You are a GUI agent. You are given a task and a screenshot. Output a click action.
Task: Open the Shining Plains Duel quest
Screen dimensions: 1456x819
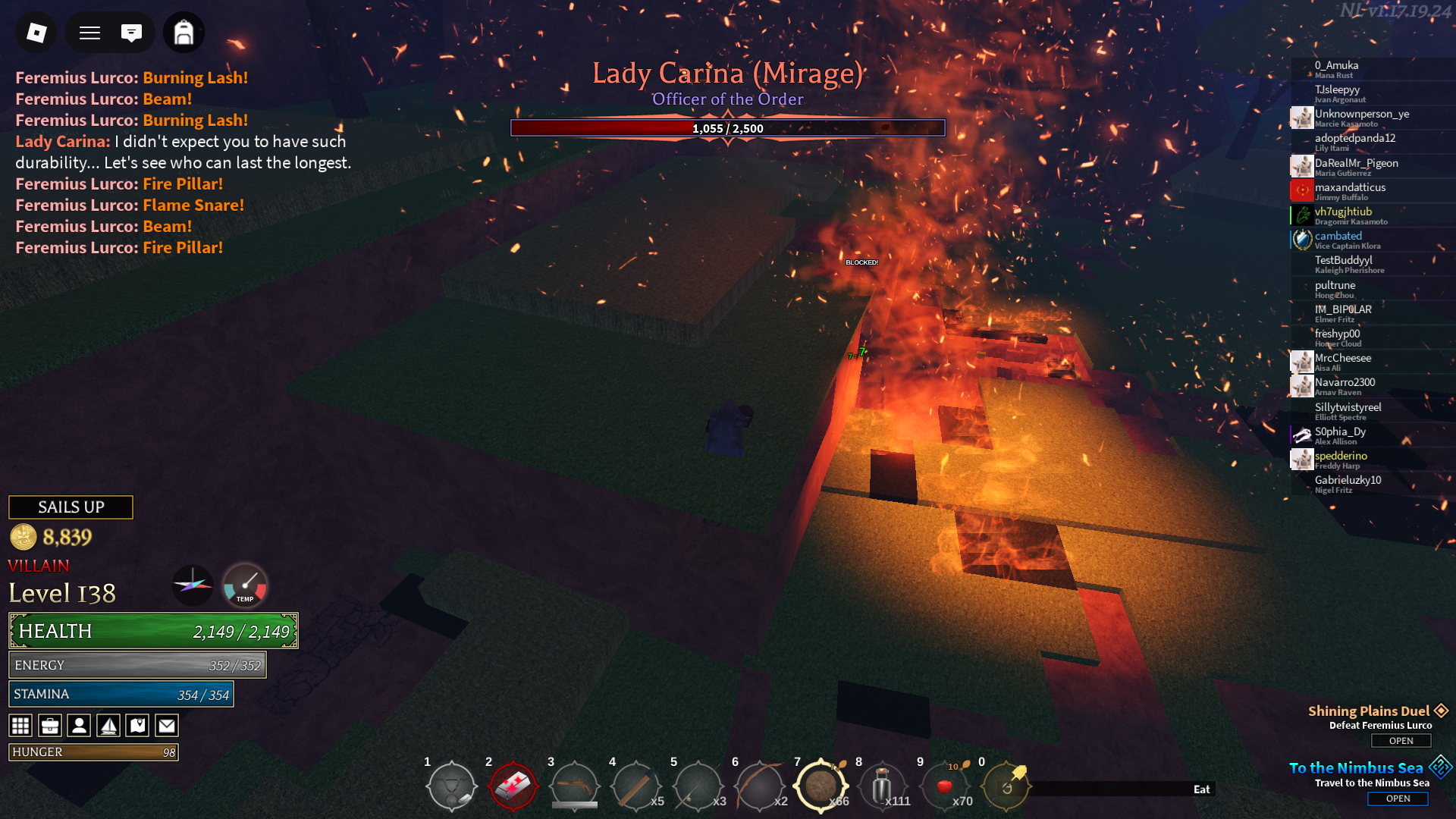point(1401,741)
